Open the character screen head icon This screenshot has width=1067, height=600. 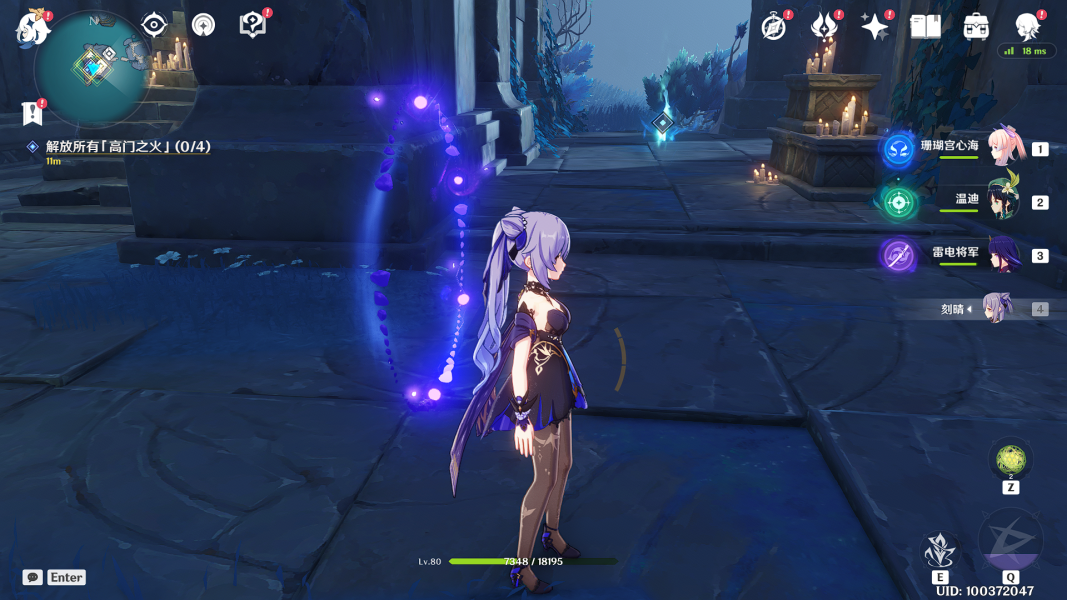[1027, 27]
